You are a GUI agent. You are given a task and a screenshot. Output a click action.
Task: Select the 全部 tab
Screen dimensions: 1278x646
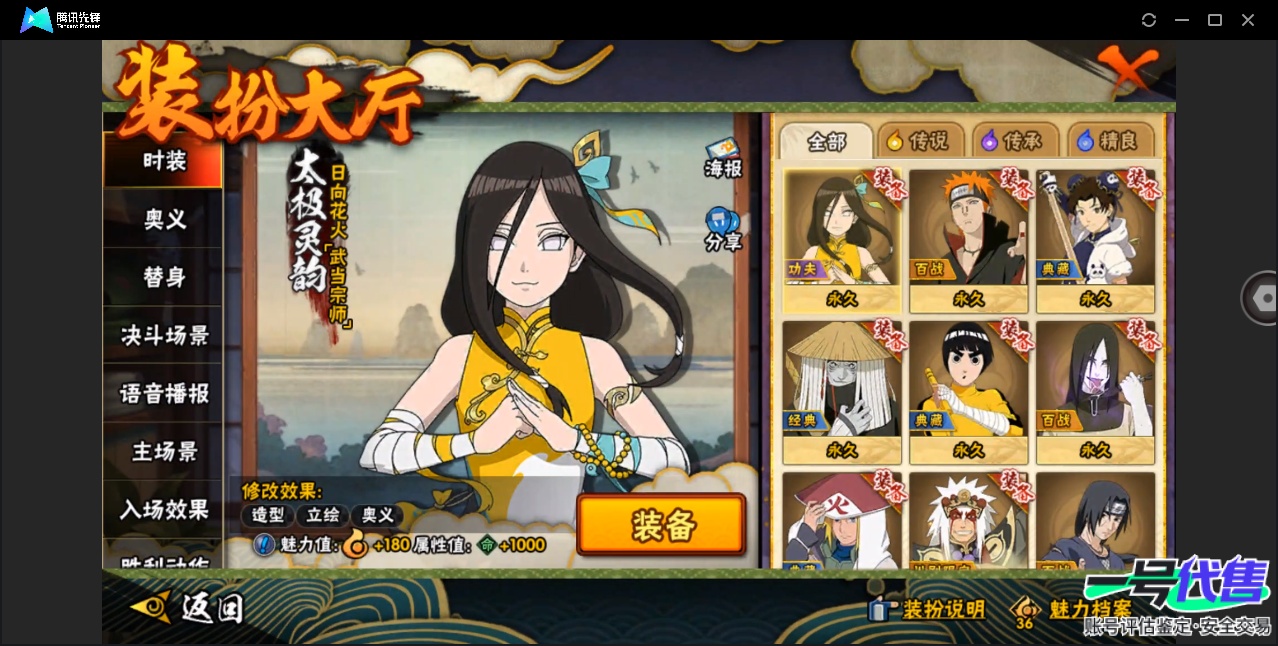pyautogui.click(x=826, y=141)
